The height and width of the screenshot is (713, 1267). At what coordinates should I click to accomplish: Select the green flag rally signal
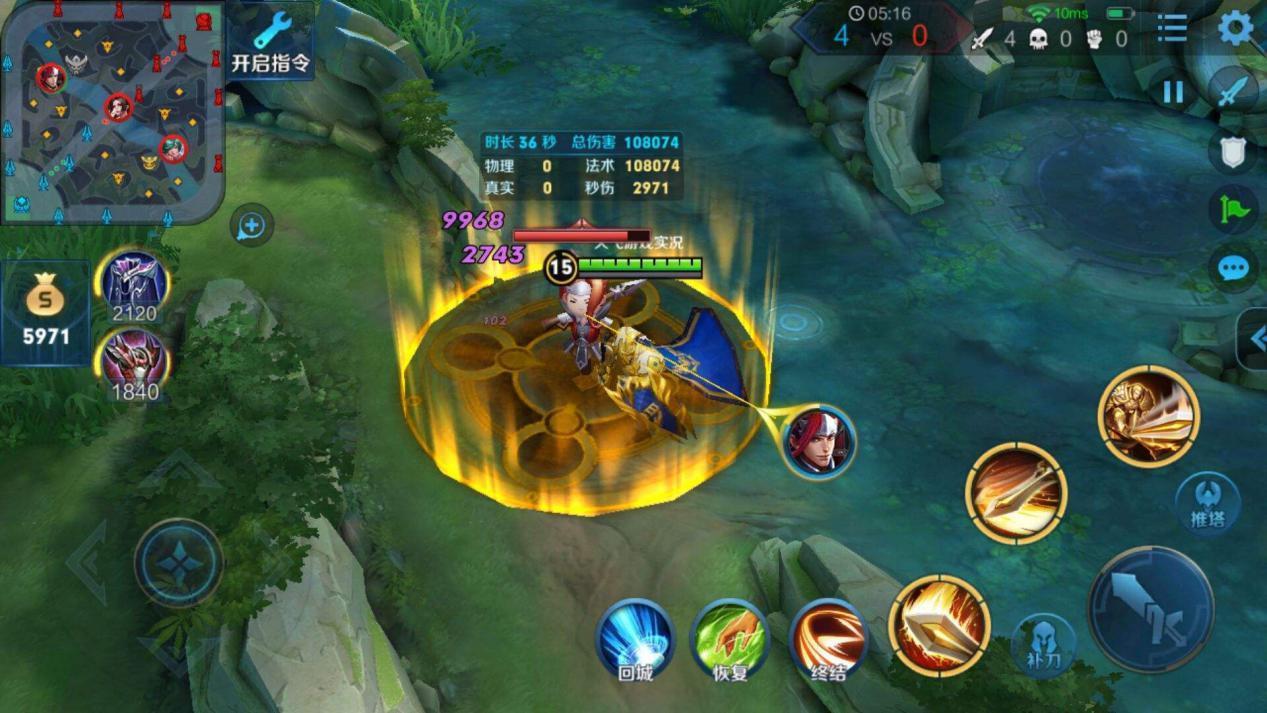[x=1234, y=210]
